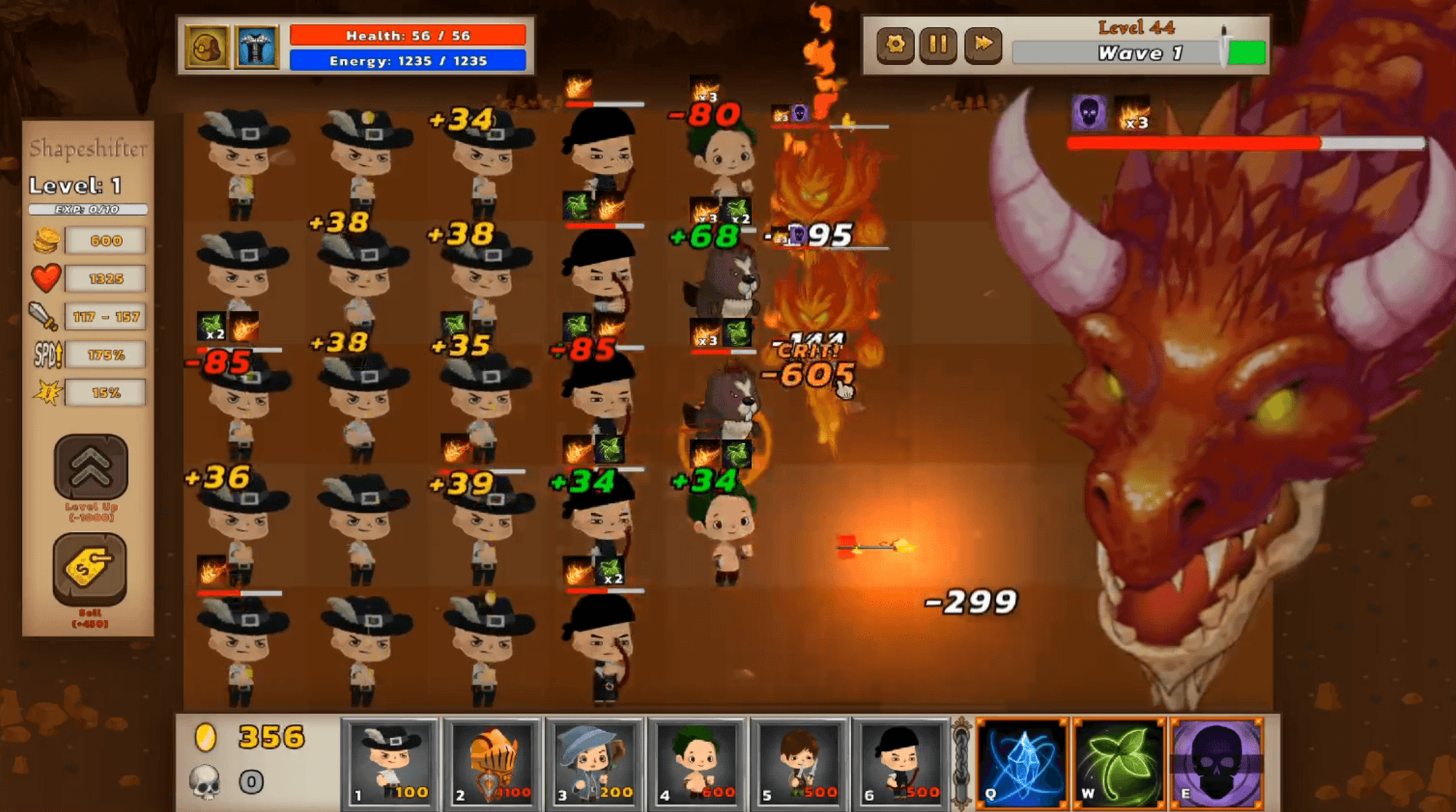The image size is (1456, 812).
Task: Sell the selected Shapeshifter unit
Action: point(90,569)
